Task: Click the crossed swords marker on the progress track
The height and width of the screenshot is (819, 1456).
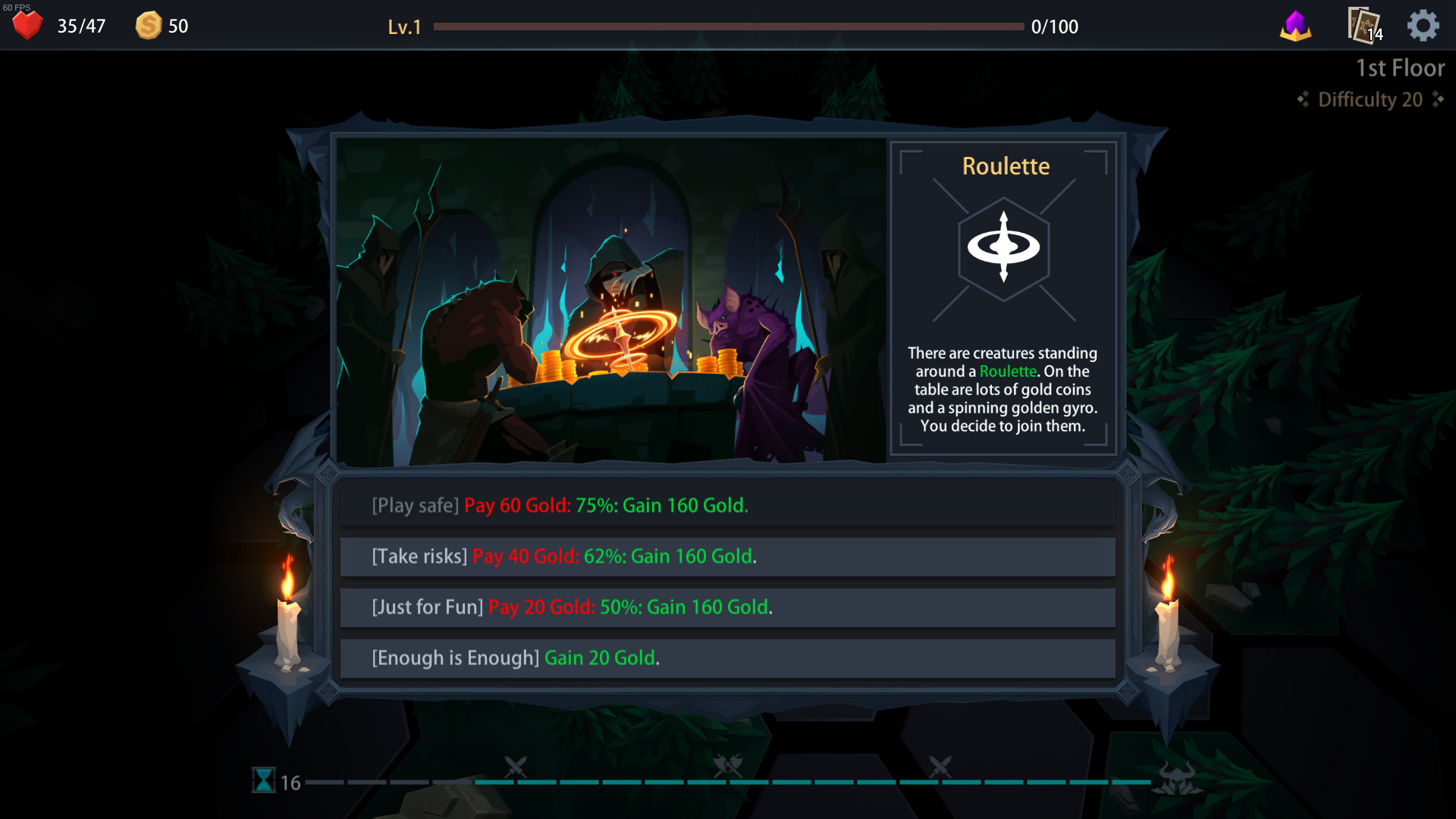Action: [x=516, y=767]
